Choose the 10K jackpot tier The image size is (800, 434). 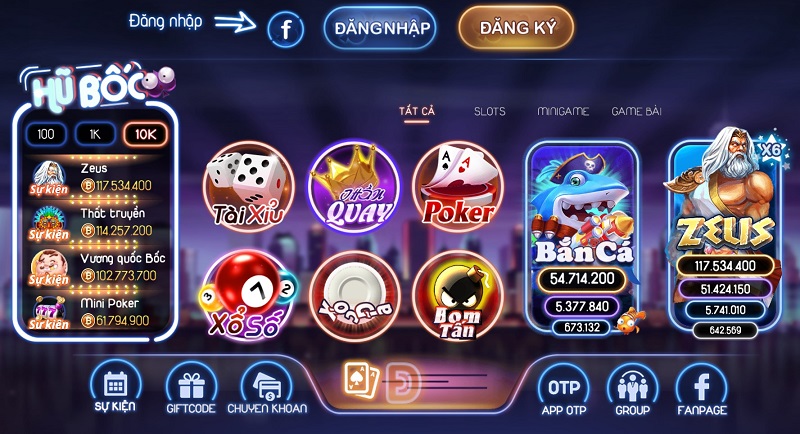[144, 134]
